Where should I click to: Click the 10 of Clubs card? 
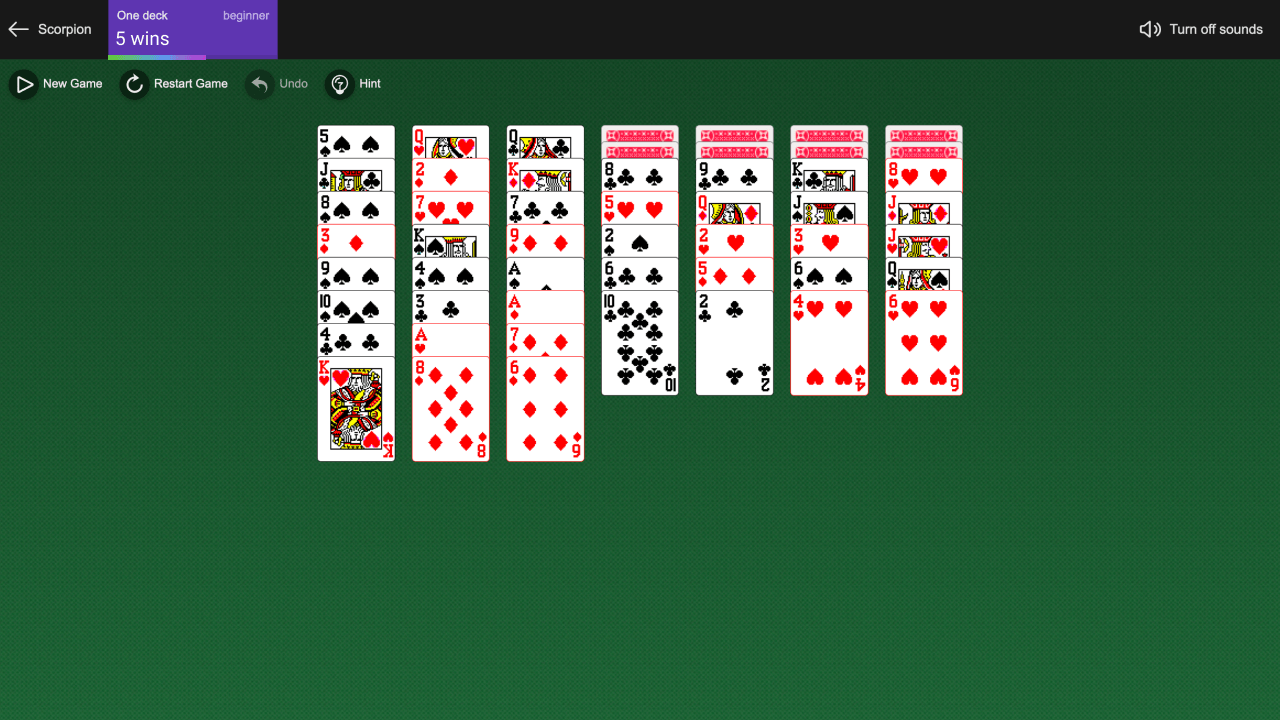coord(640,340)
